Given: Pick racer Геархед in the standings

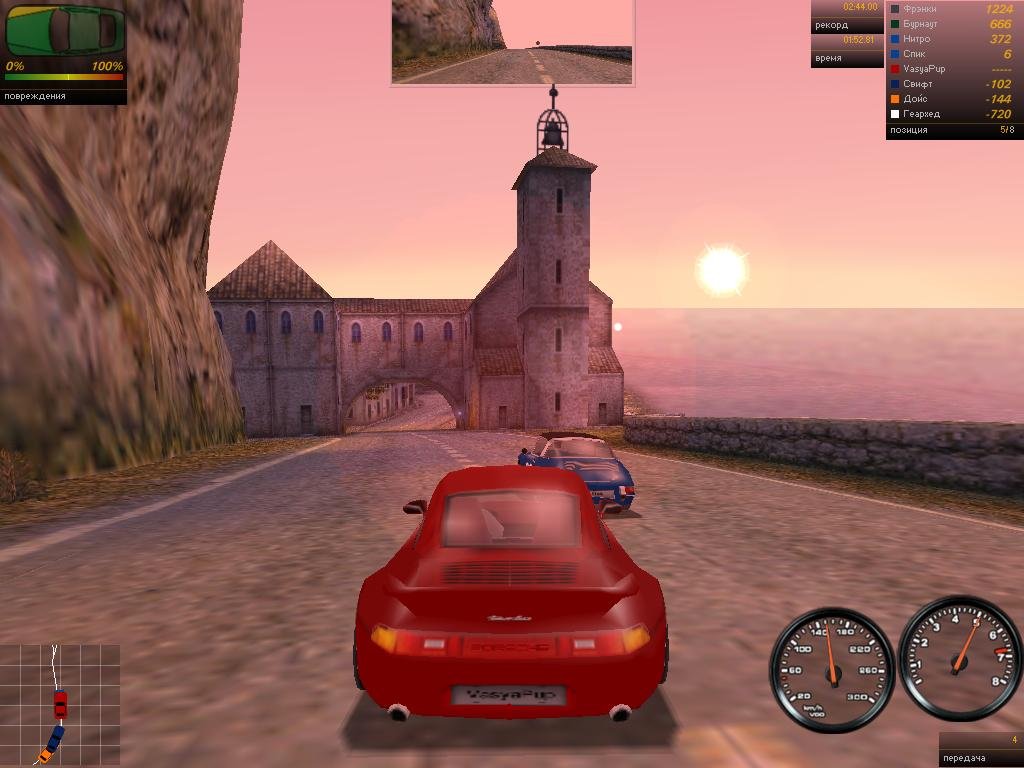Looking at the screenshot, I should (952, 114).
